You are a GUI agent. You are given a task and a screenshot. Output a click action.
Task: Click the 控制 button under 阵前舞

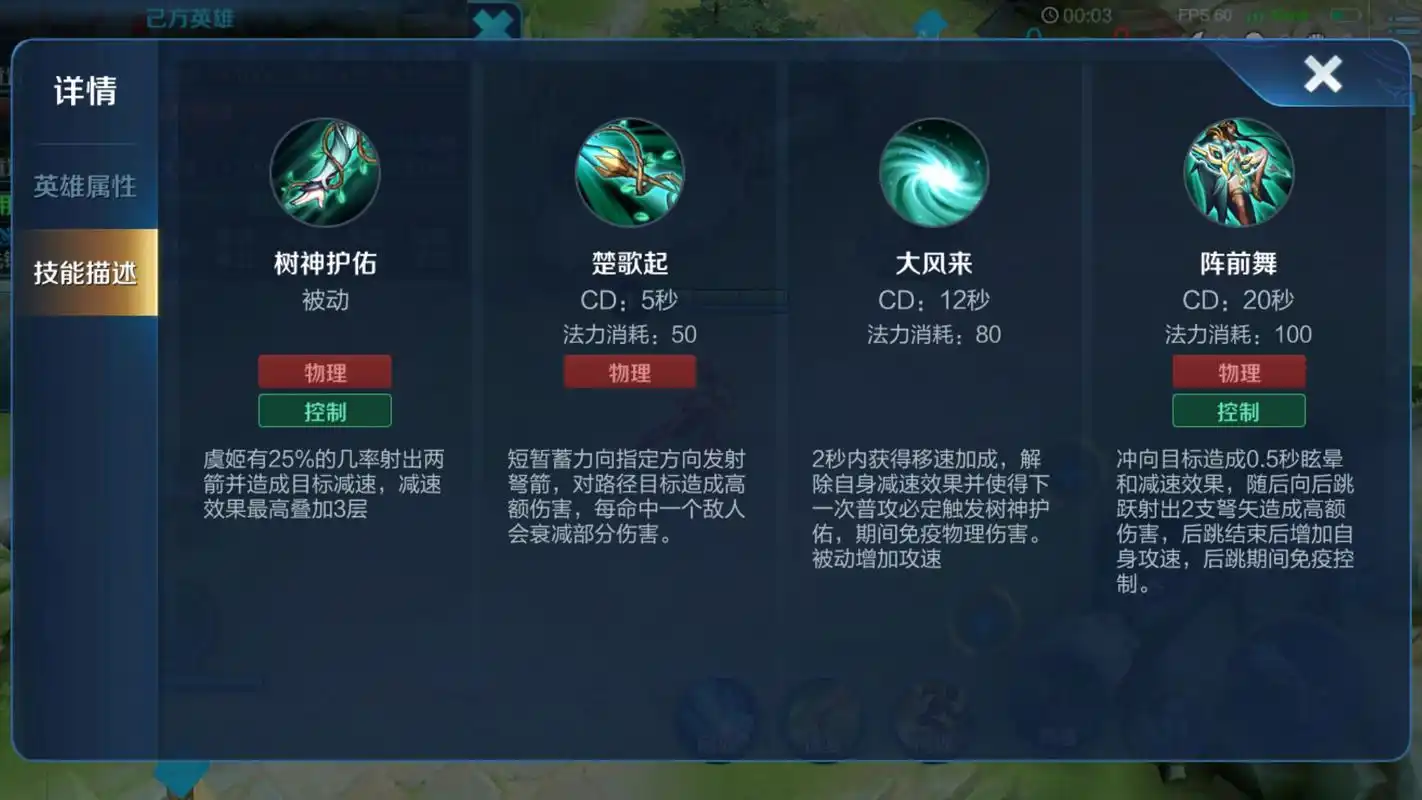click(x=1239, y=410)
